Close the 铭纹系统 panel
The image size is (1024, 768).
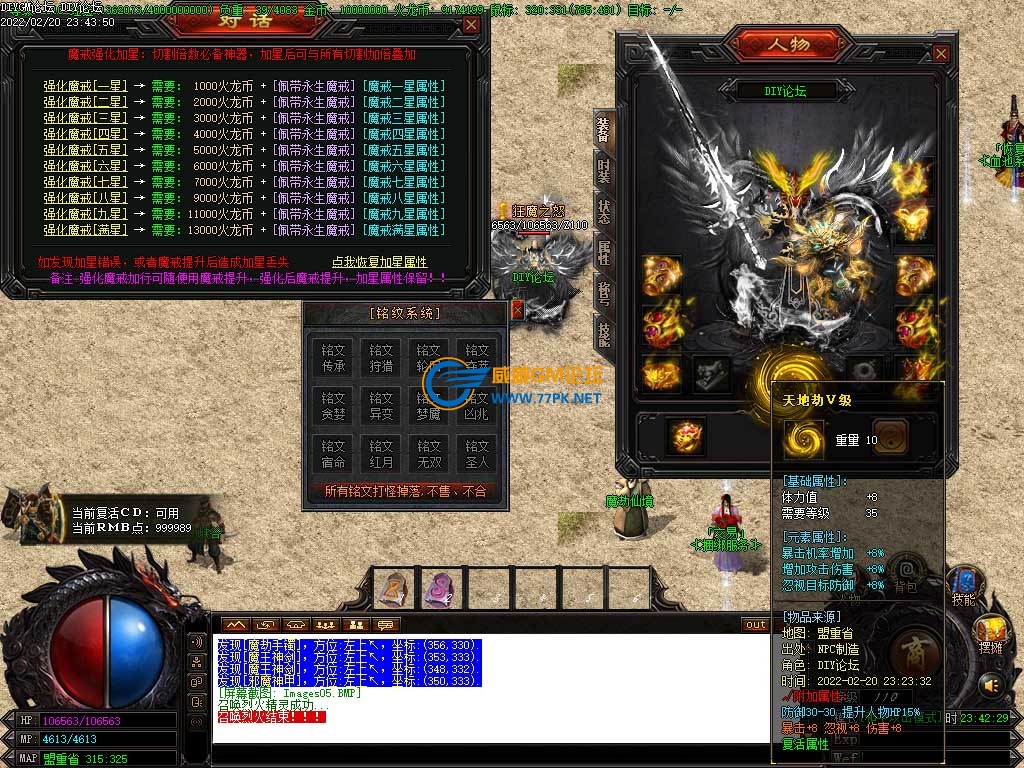click(x=517, y=310)
